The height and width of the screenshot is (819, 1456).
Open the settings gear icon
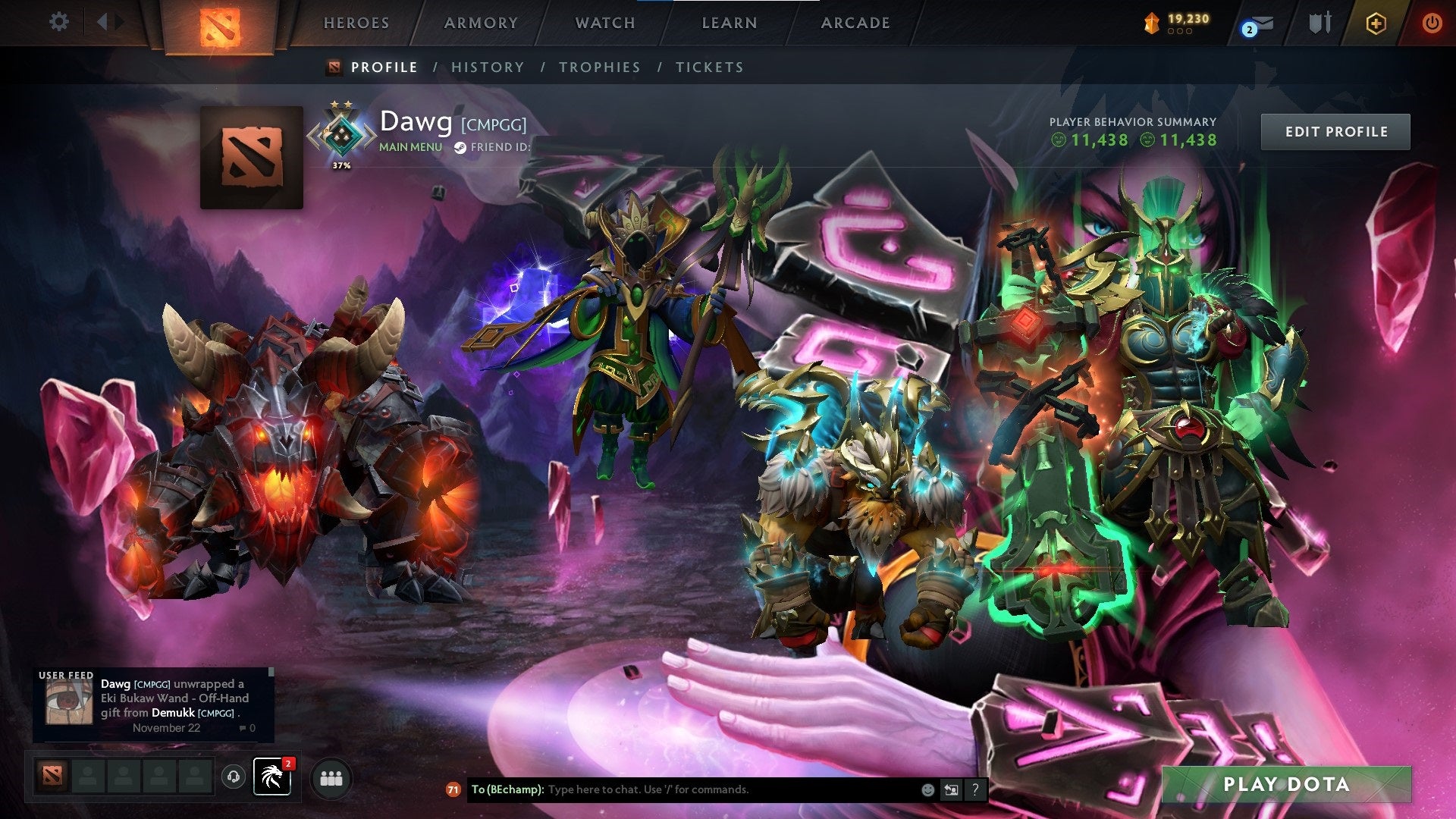click(x=58, y=22)
